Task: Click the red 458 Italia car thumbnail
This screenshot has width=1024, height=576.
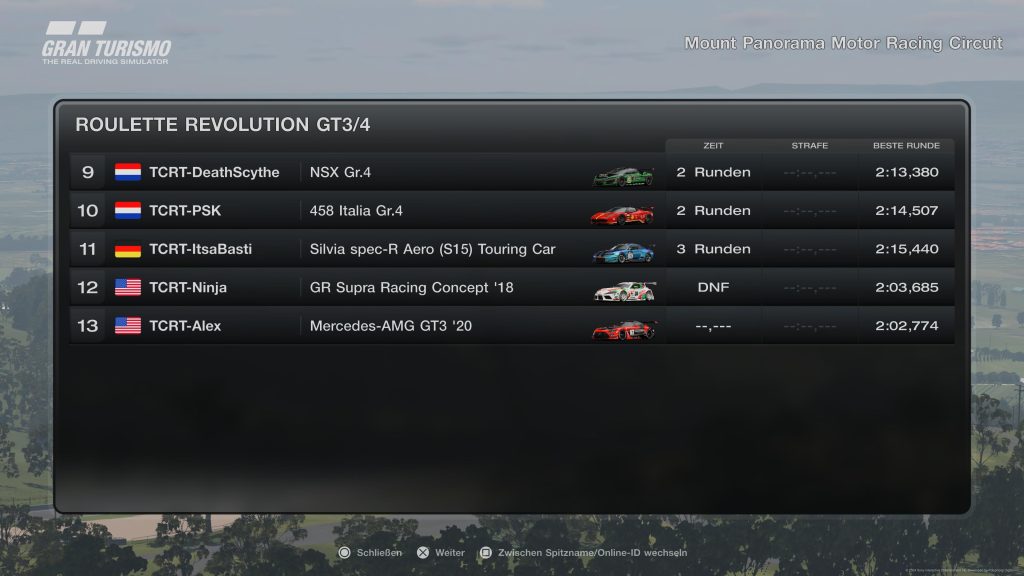Action: point(623,214)
